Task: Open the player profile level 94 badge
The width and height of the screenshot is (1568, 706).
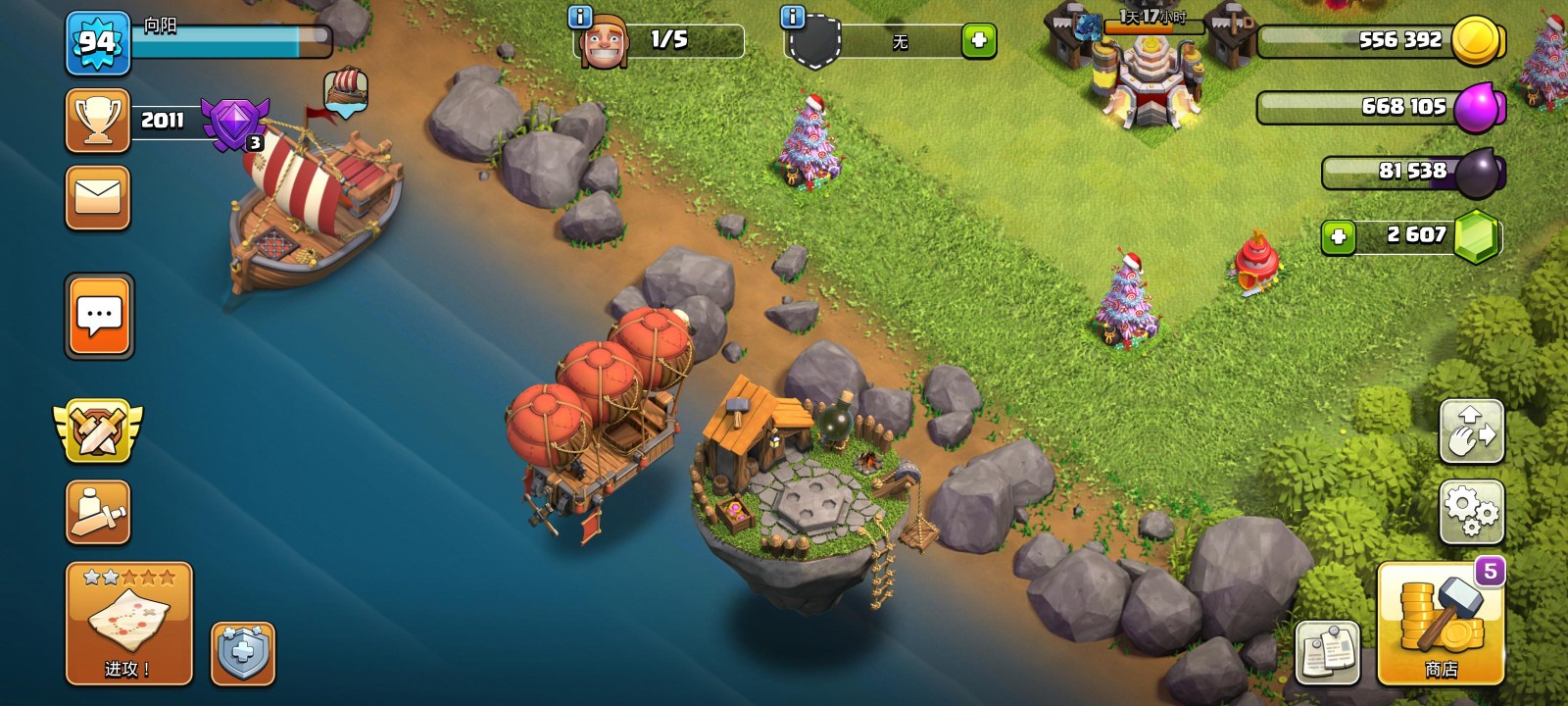Action: [97, 43]
